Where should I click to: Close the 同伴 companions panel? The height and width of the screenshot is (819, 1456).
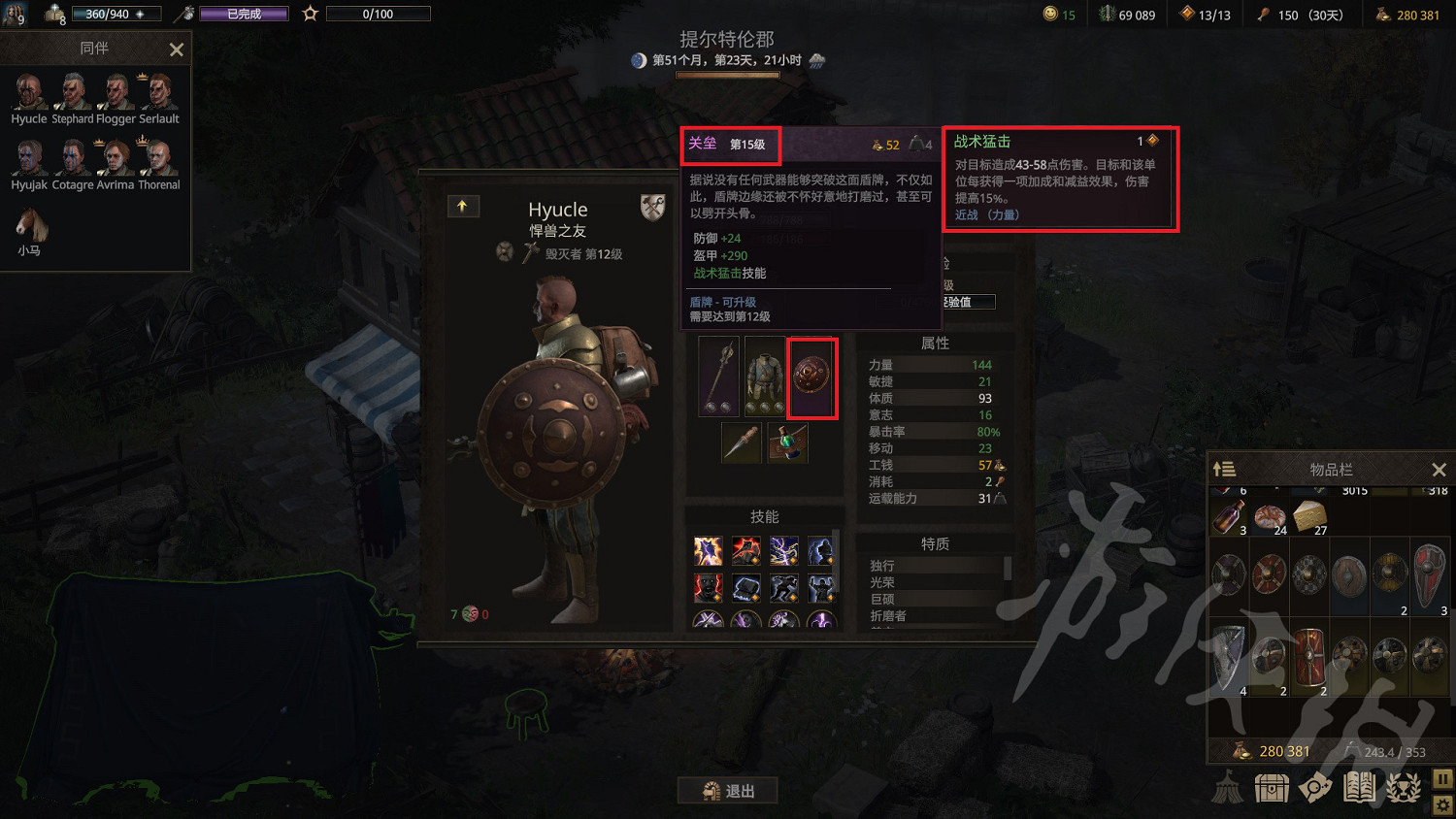[x=176, y=49]
